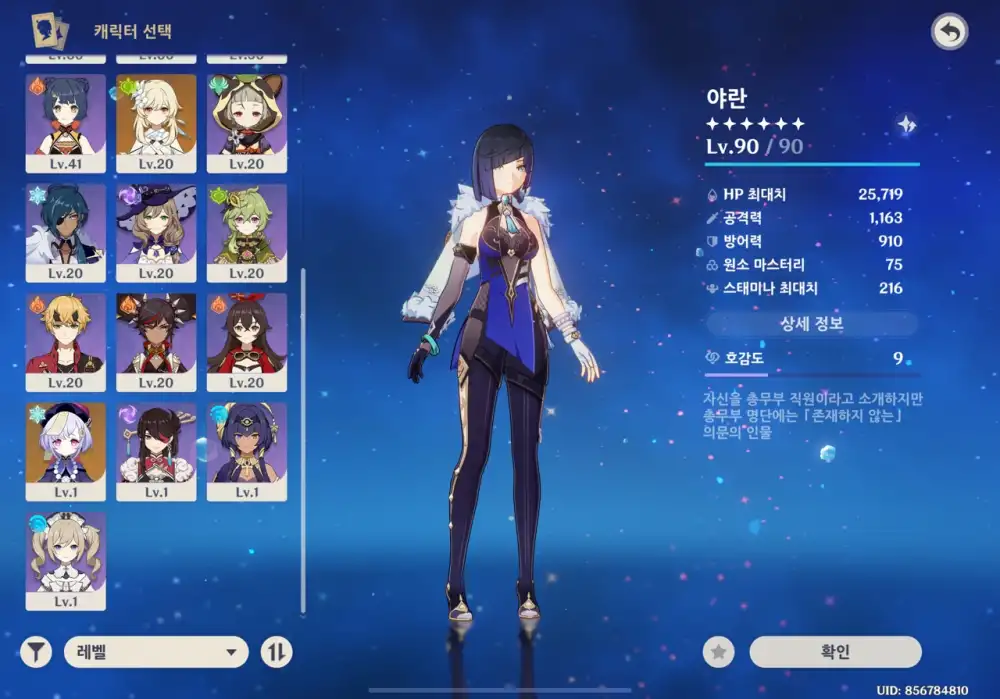Screen dimensions: 1000x699
Task: Click the star favorite button
Action: point(718,652)
